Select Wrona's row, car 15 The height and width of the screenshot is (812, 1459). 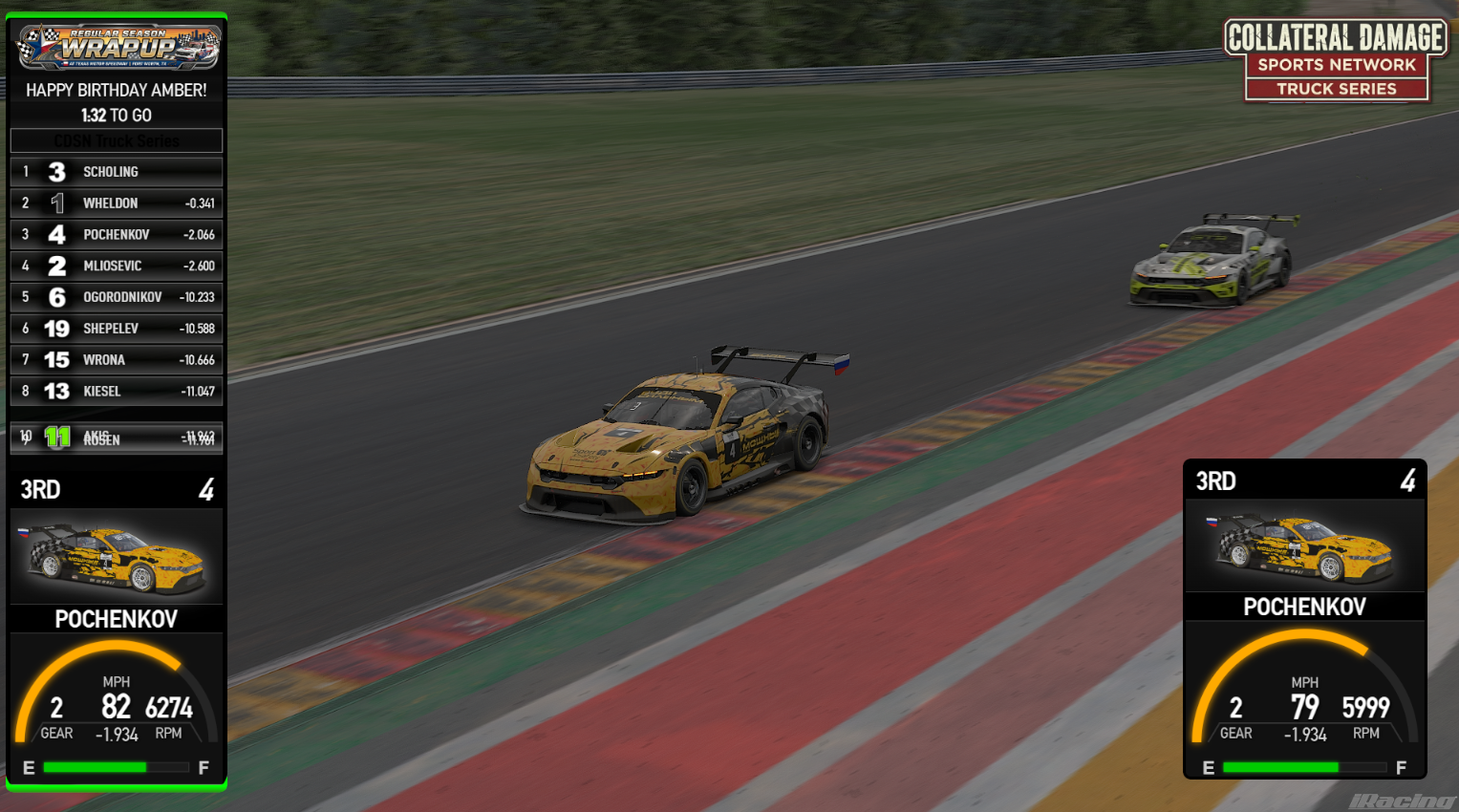point(117,360)
